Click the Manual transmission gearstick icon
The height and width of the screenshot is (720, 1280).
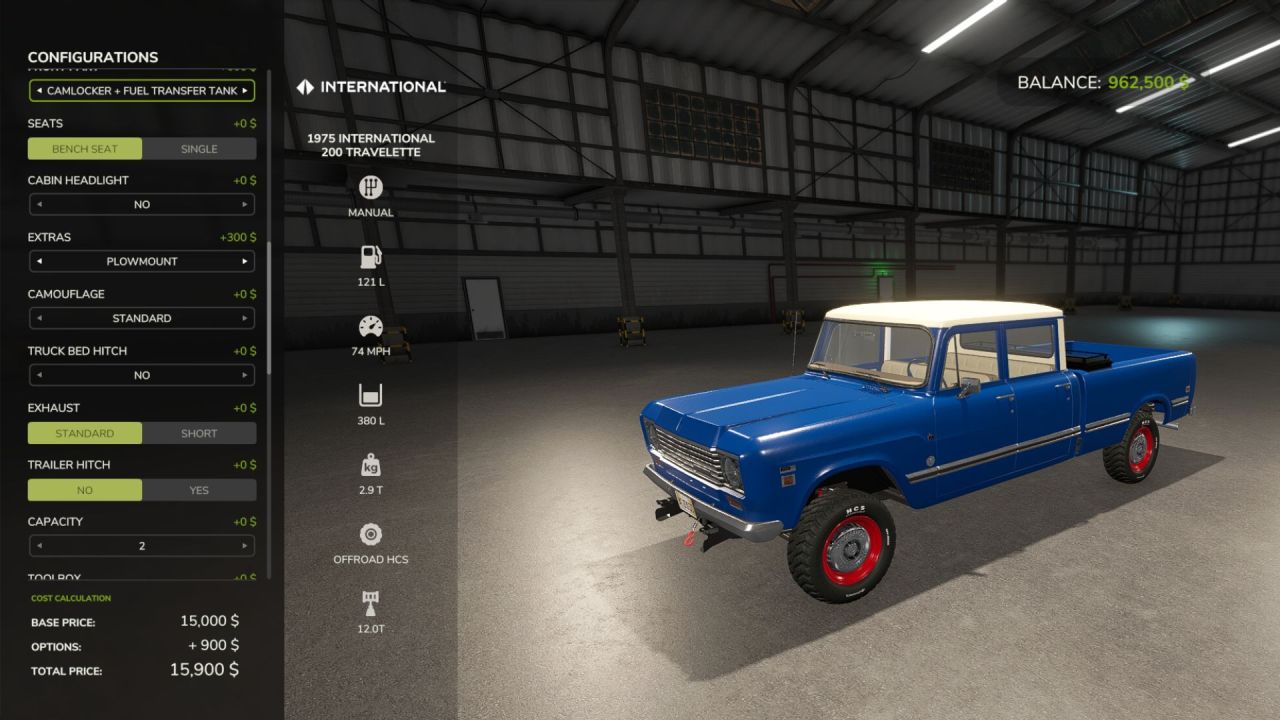(x=370, y=187)
